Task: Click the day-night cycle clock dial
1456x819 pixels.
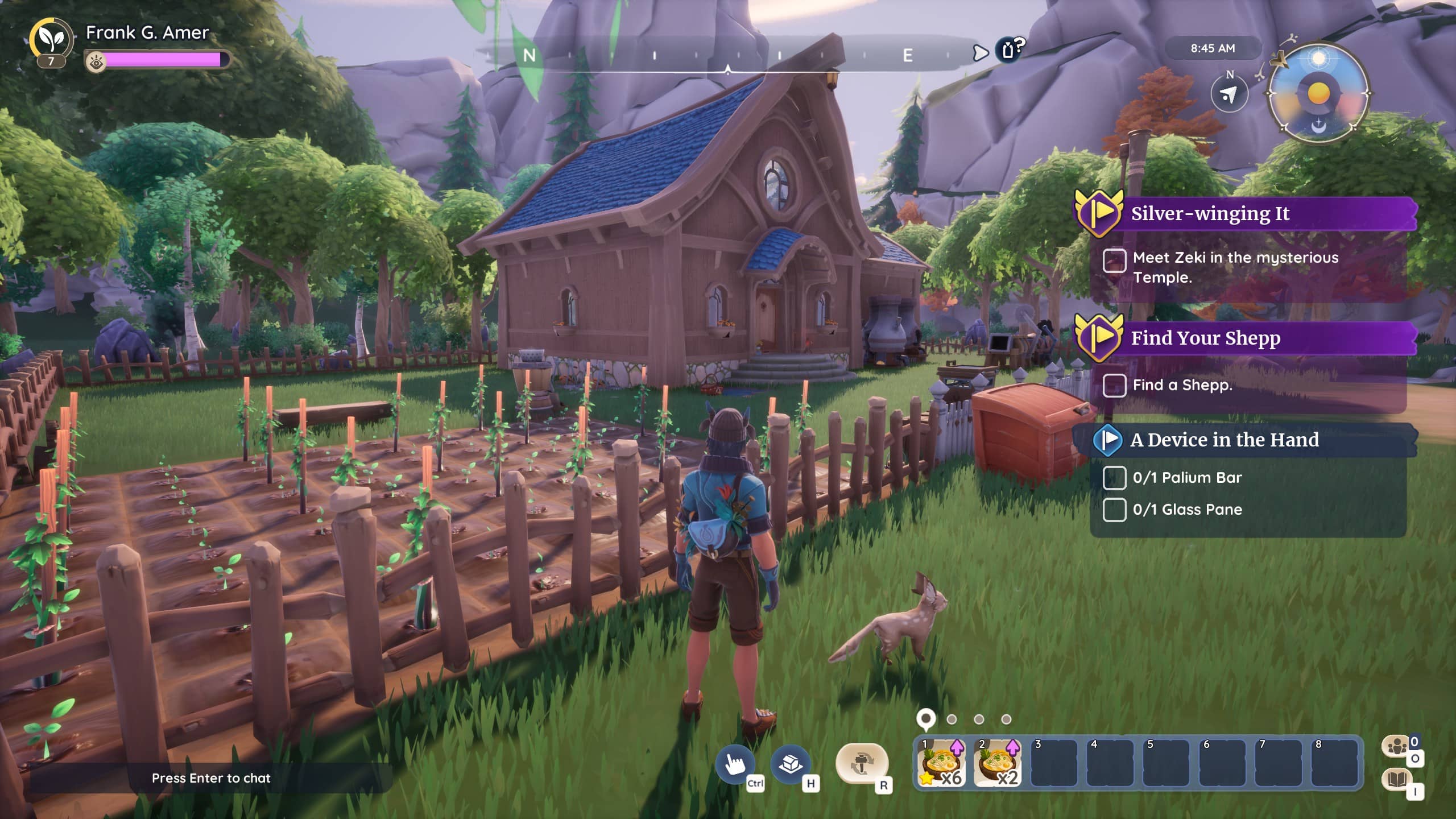Action: tap(1318, 93)
